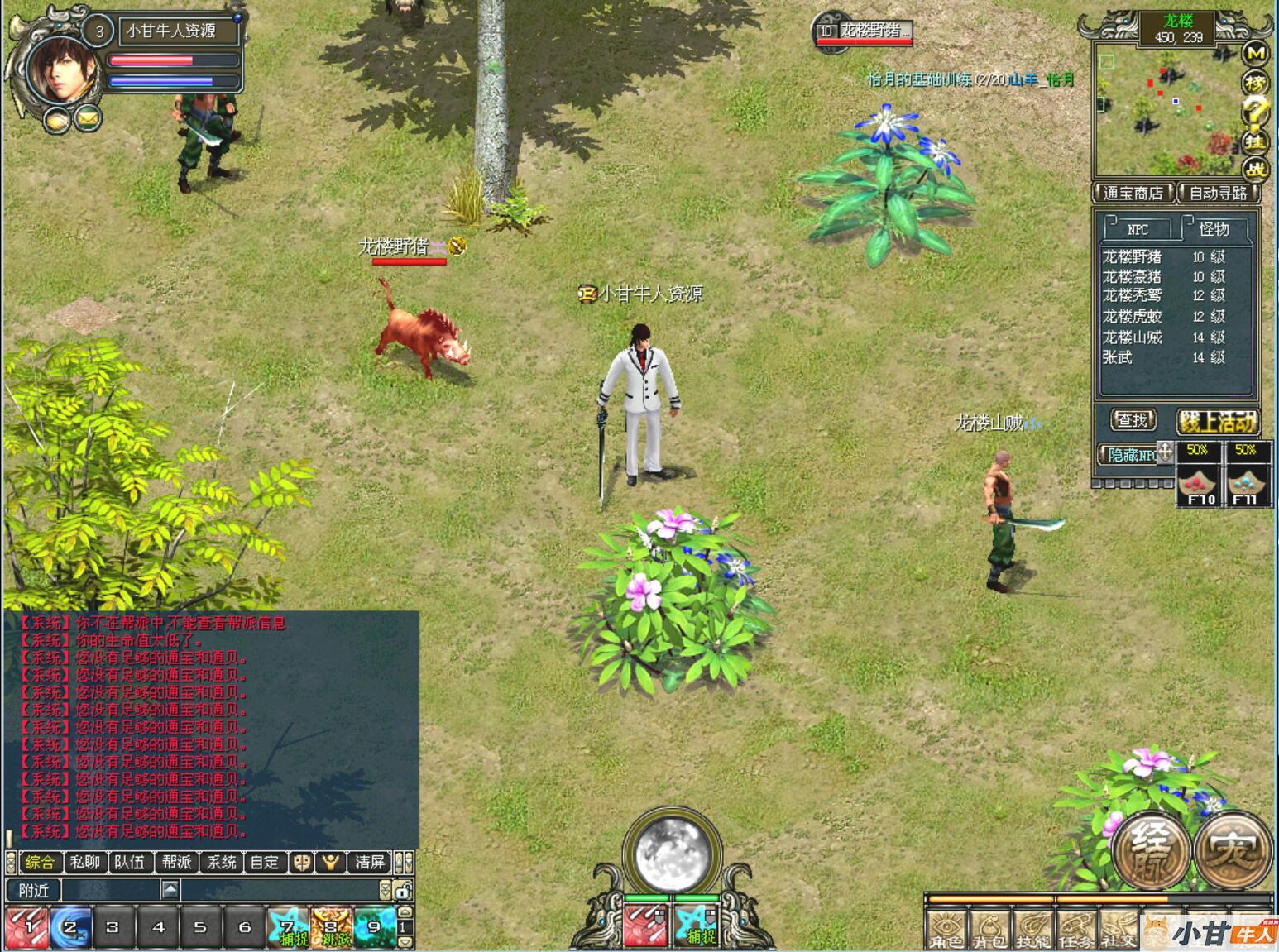Image resolution: width=1279 pixels, height=952 pixels.
Task: Activate the red slash skill in slot 1
Action: click(x=26, y=927)
